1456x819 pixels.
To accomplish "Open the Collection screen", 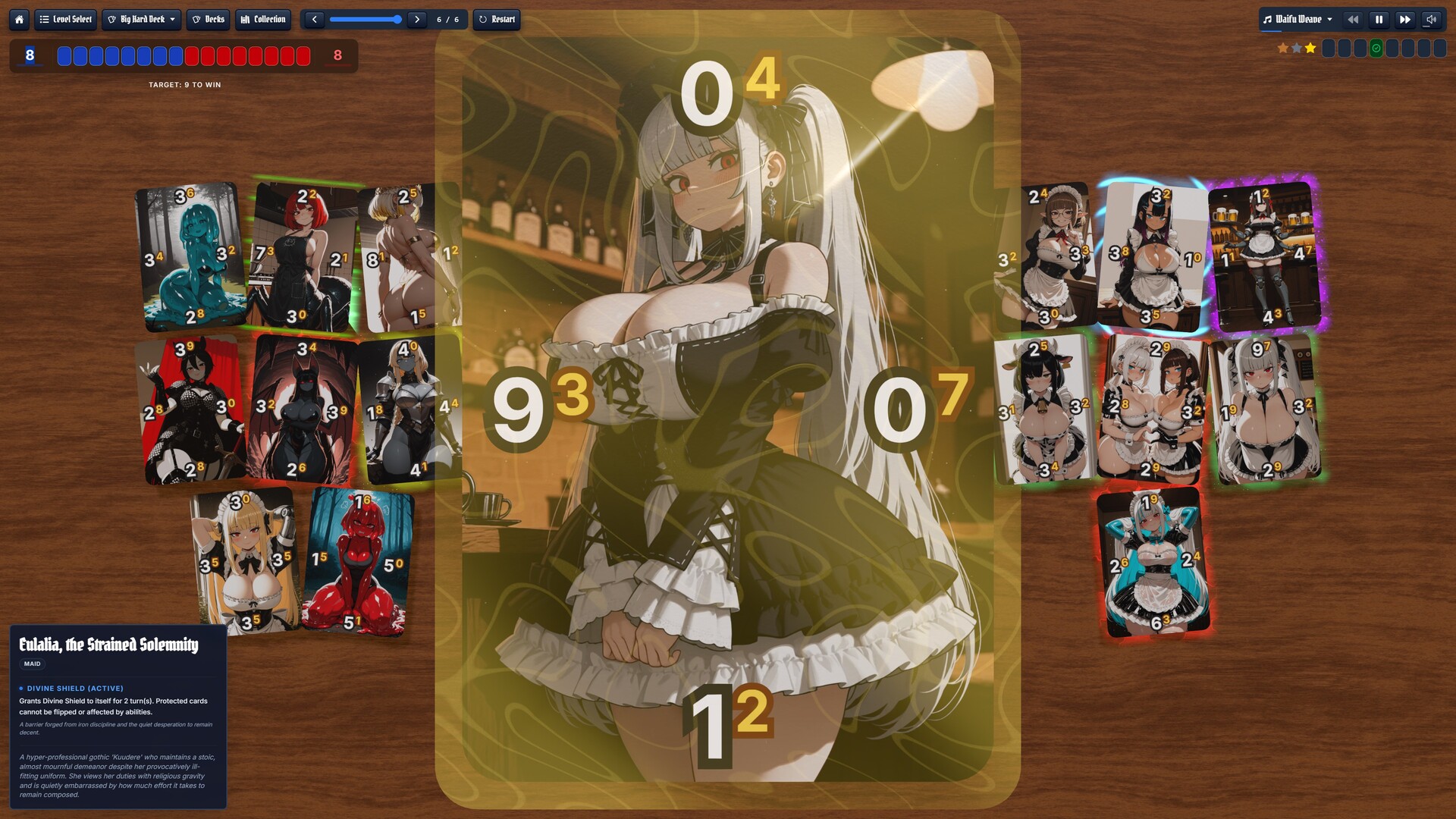I will coord(263,20).
